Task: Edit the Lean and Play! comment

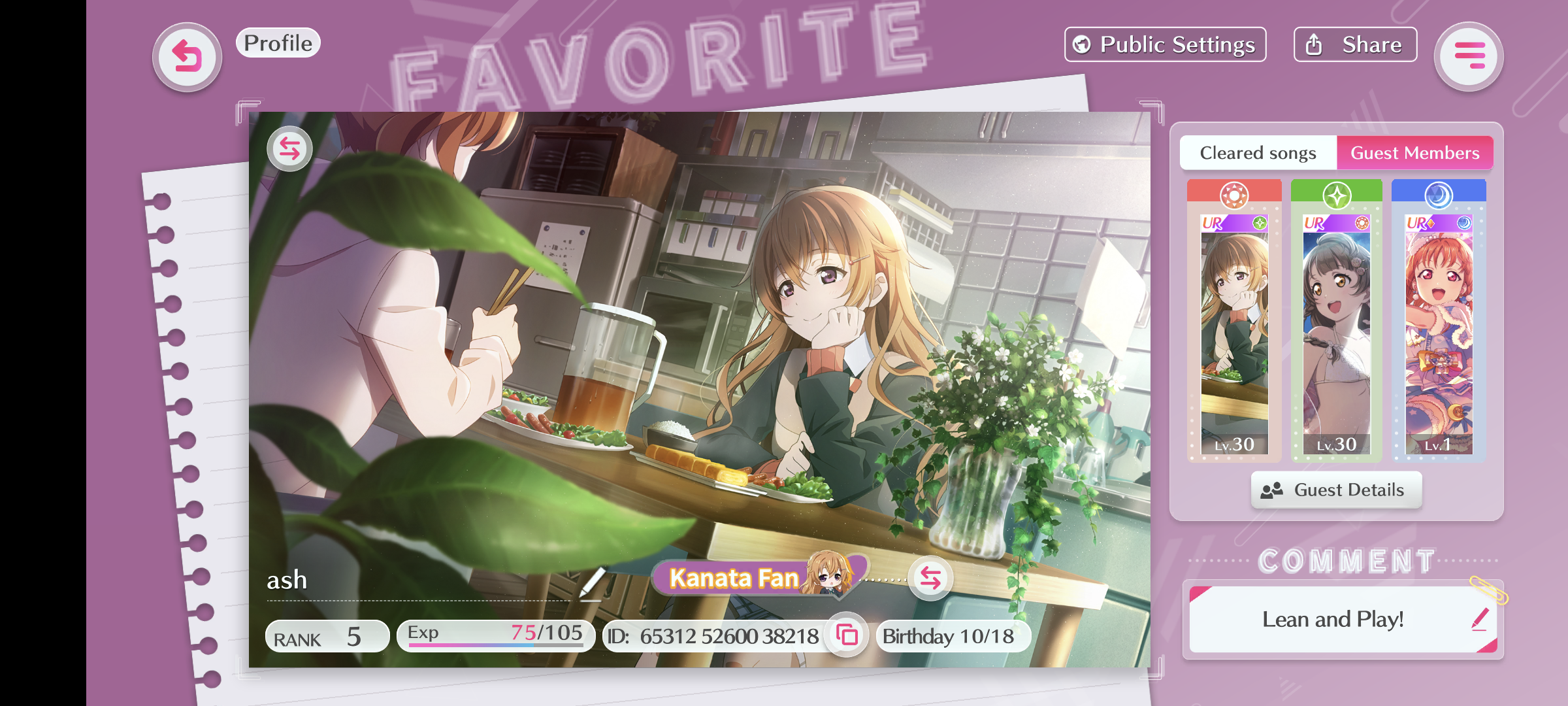Action: point(1480,619)
